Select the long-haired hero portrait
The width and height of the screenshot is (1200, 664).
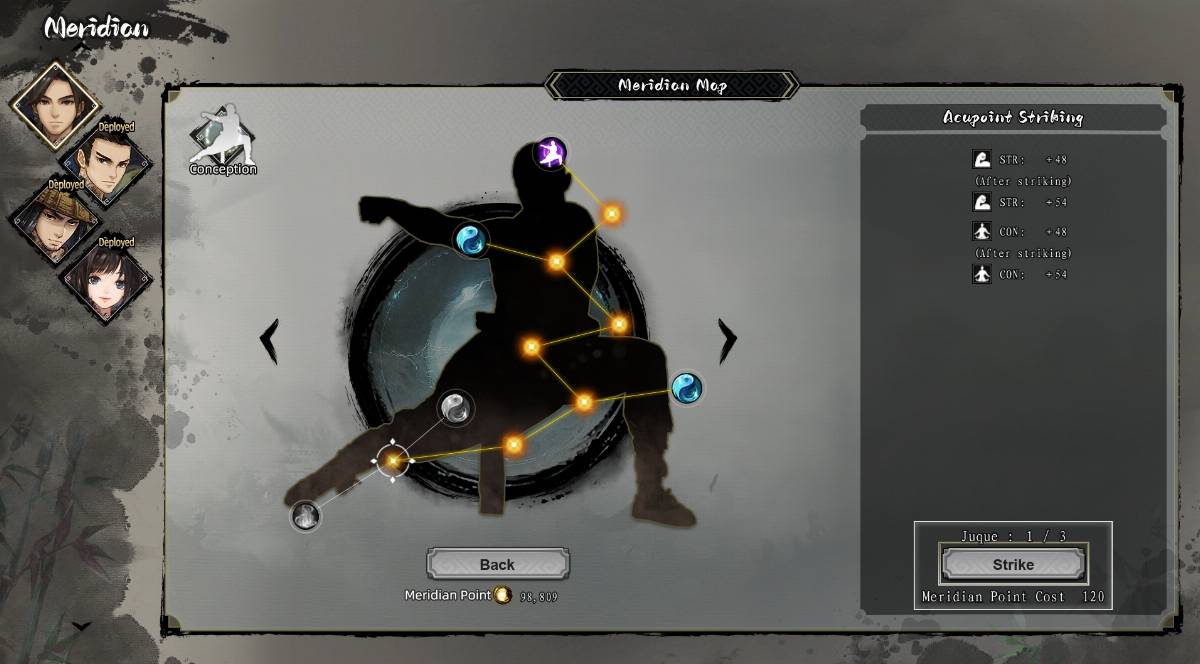point(55,105)
